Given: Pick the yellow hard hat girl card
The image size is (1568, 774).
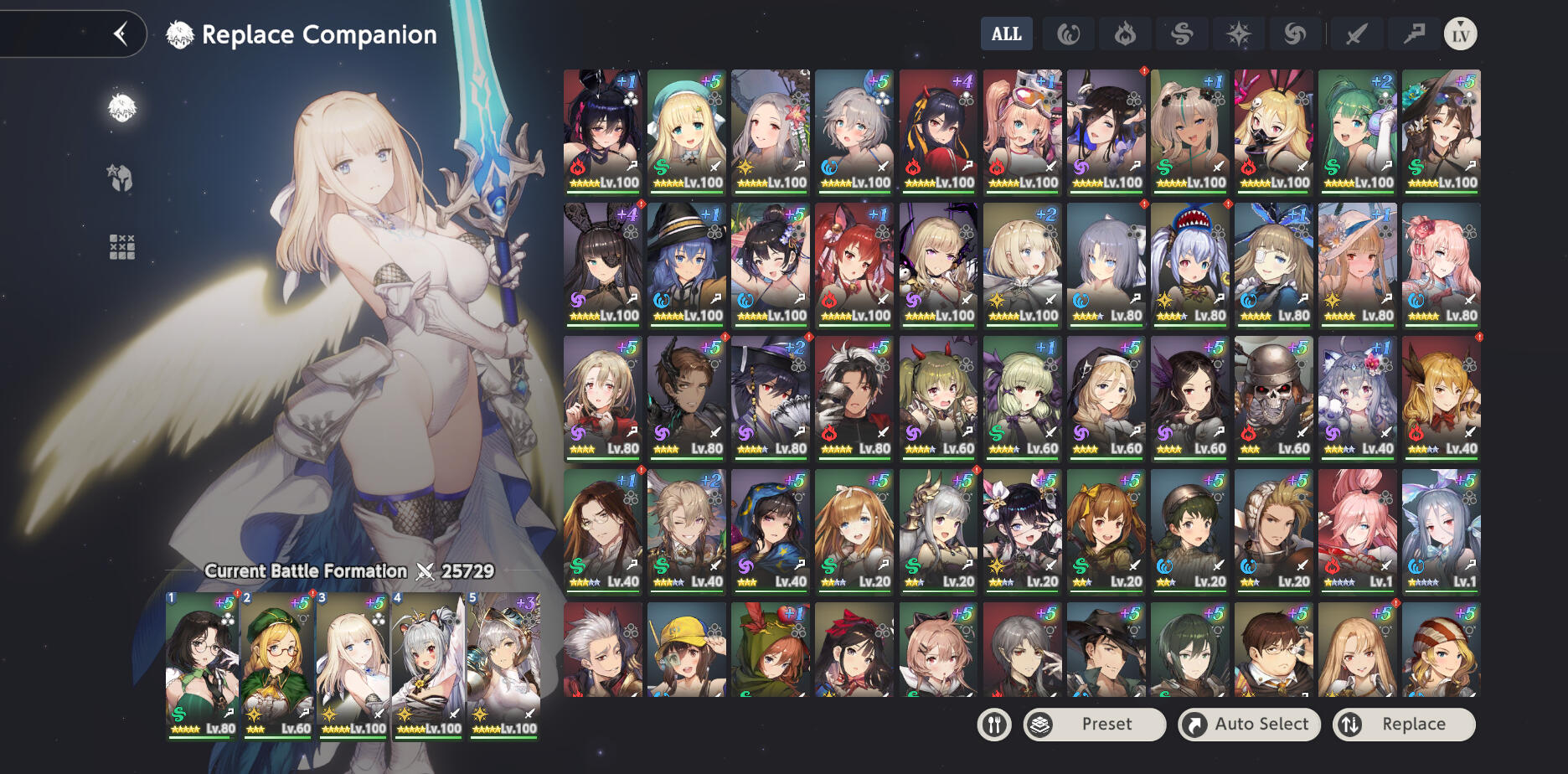Looking at the screenshot, I should pyautogui.click(x=687, y=650).
